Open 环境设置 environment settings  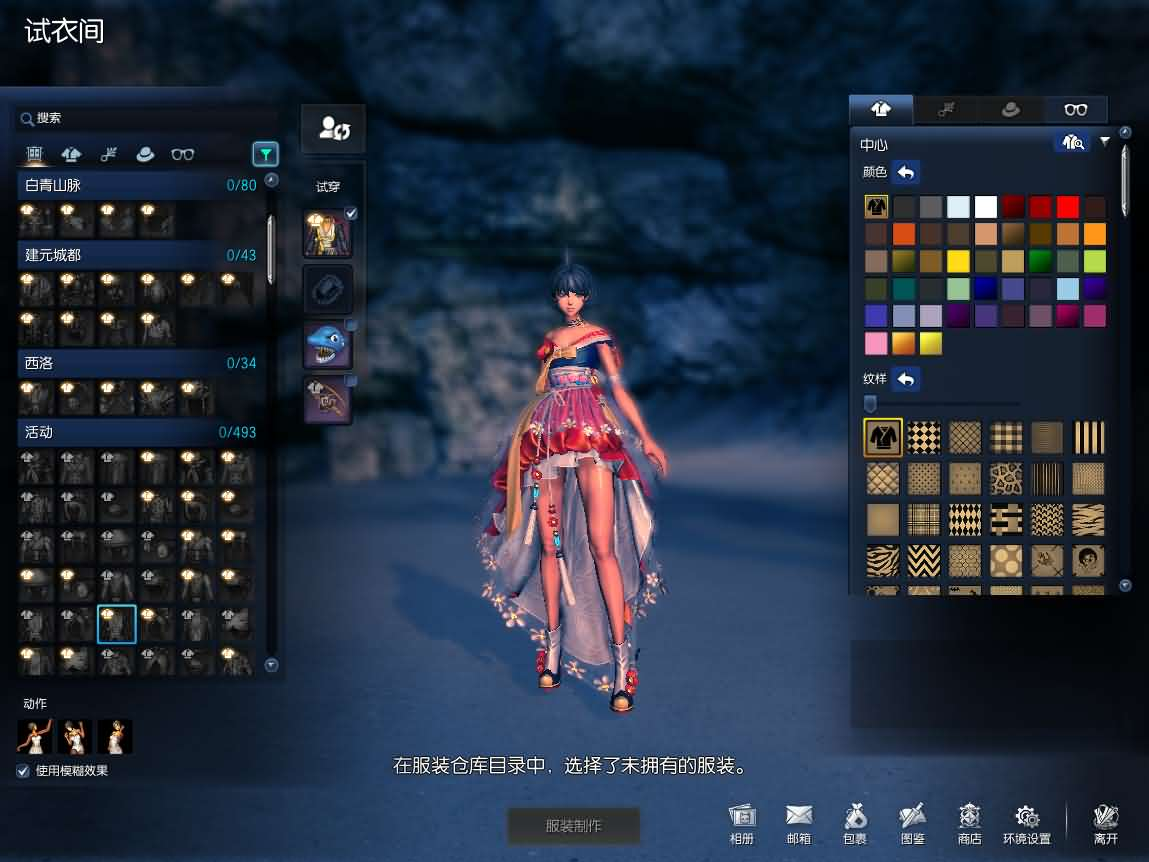(1027, 824)
